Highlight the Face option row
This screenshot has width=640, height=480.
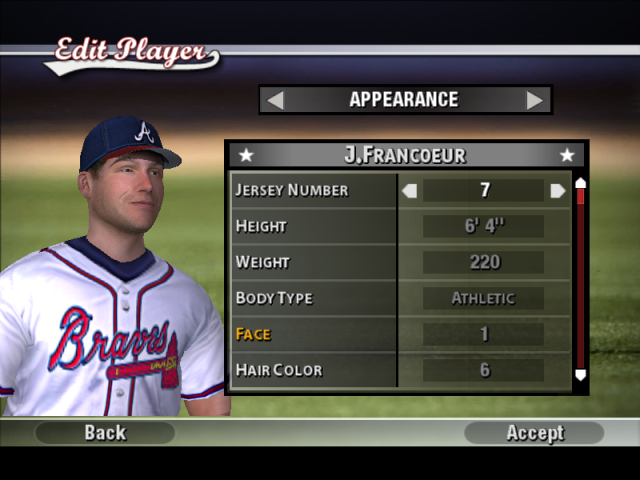click(314, 334)
